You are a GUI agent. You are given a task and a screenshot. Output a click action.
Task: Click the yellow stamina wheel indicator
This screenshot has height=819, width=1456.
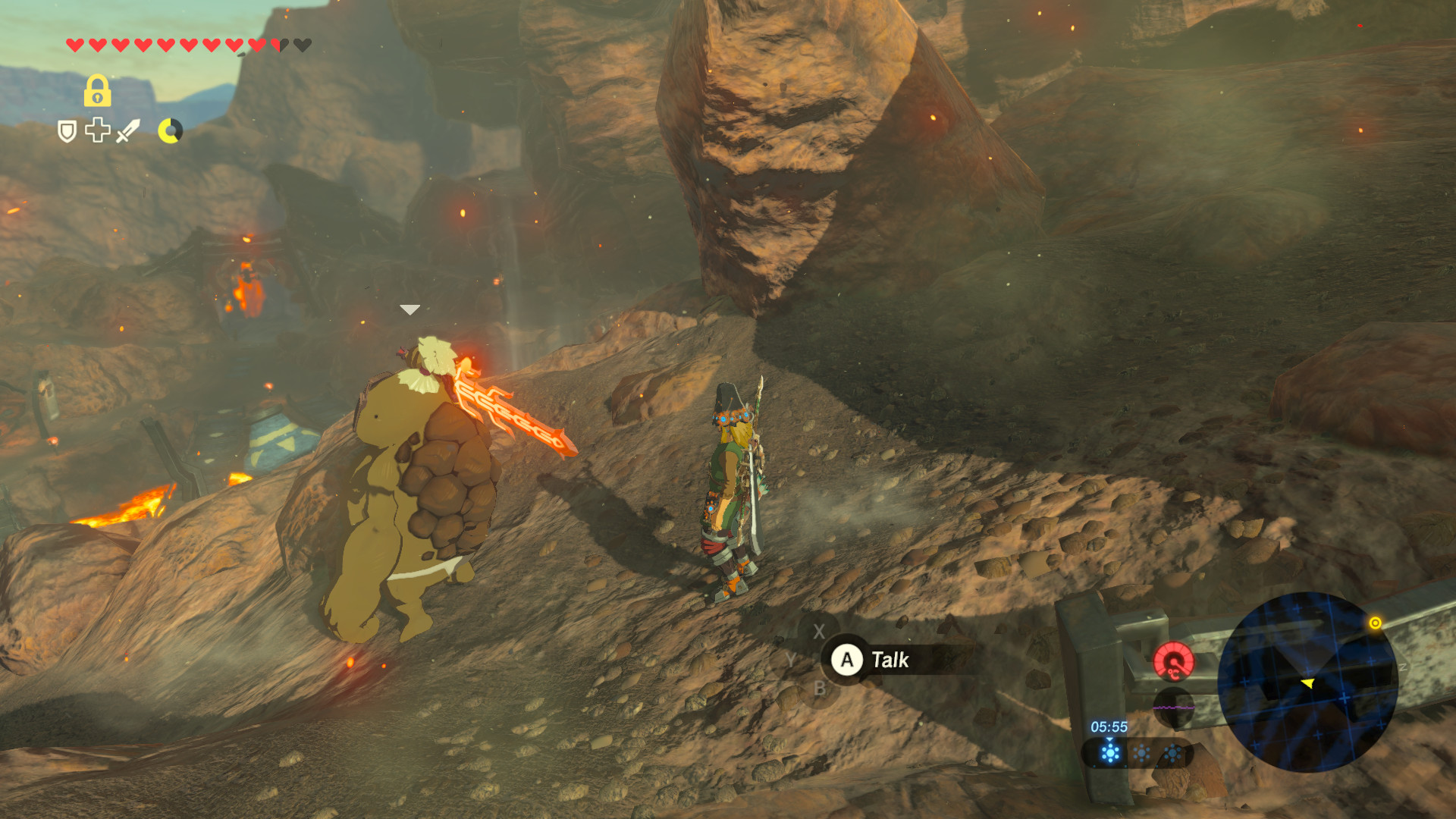click(170, 131)
